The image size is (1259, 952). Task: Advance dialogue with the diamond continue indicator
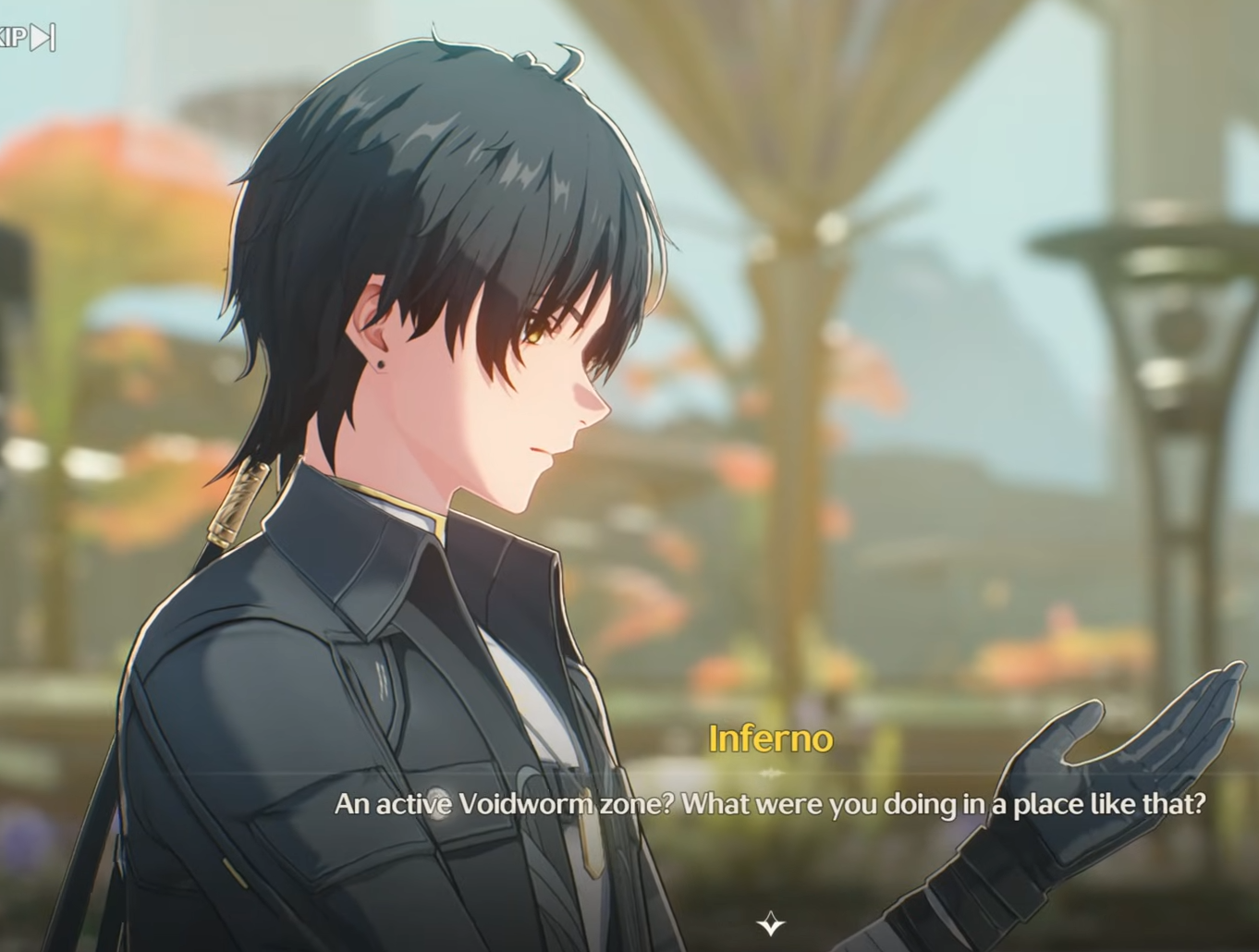(771, 923)
